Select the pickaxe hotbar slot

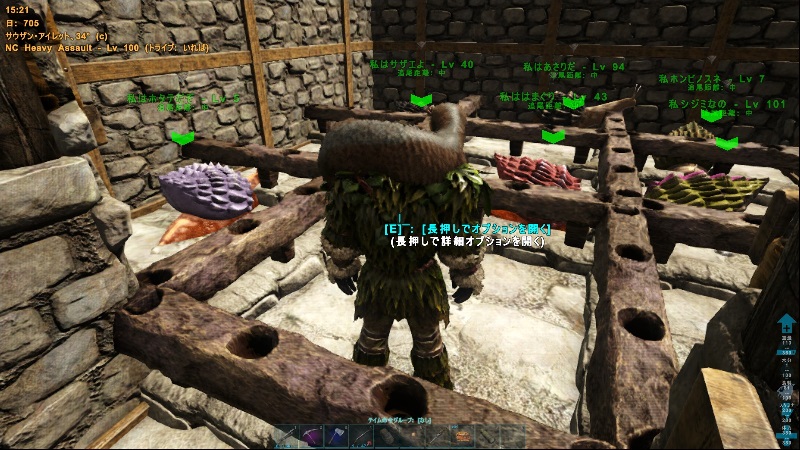pos(311,437)
